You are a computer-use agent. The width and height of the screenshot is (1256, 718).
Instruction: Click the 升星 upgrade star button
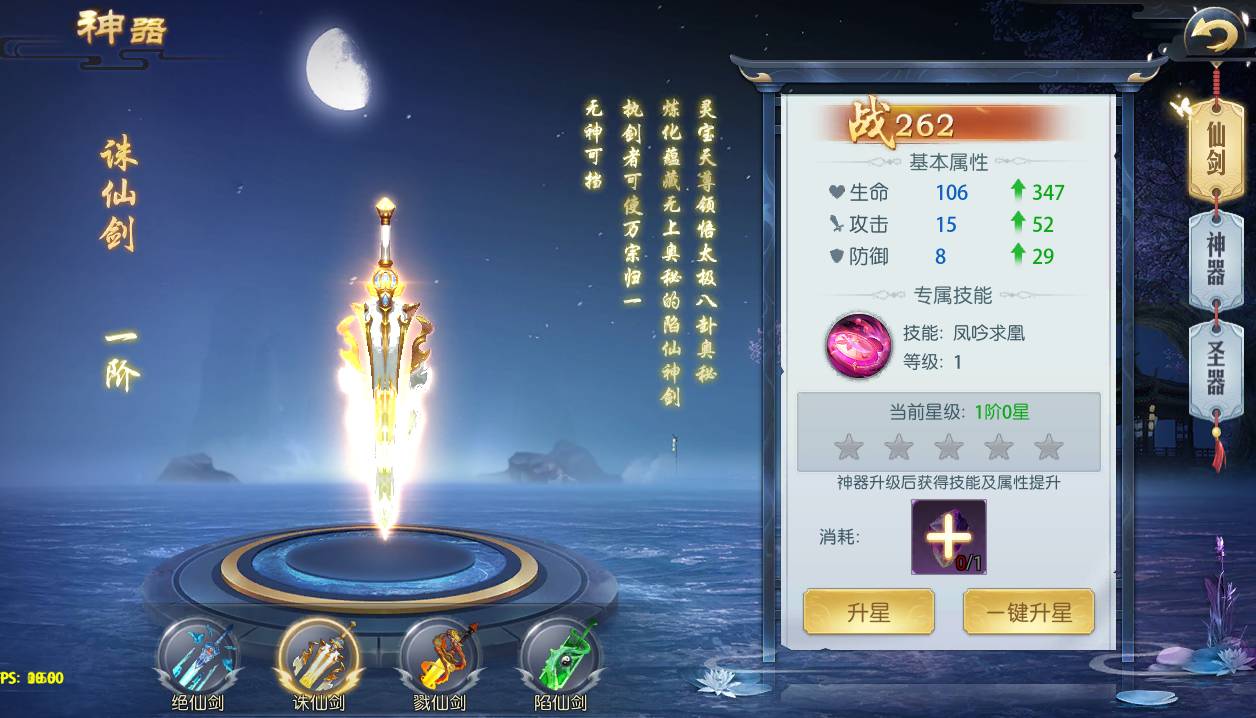[868, 612]
